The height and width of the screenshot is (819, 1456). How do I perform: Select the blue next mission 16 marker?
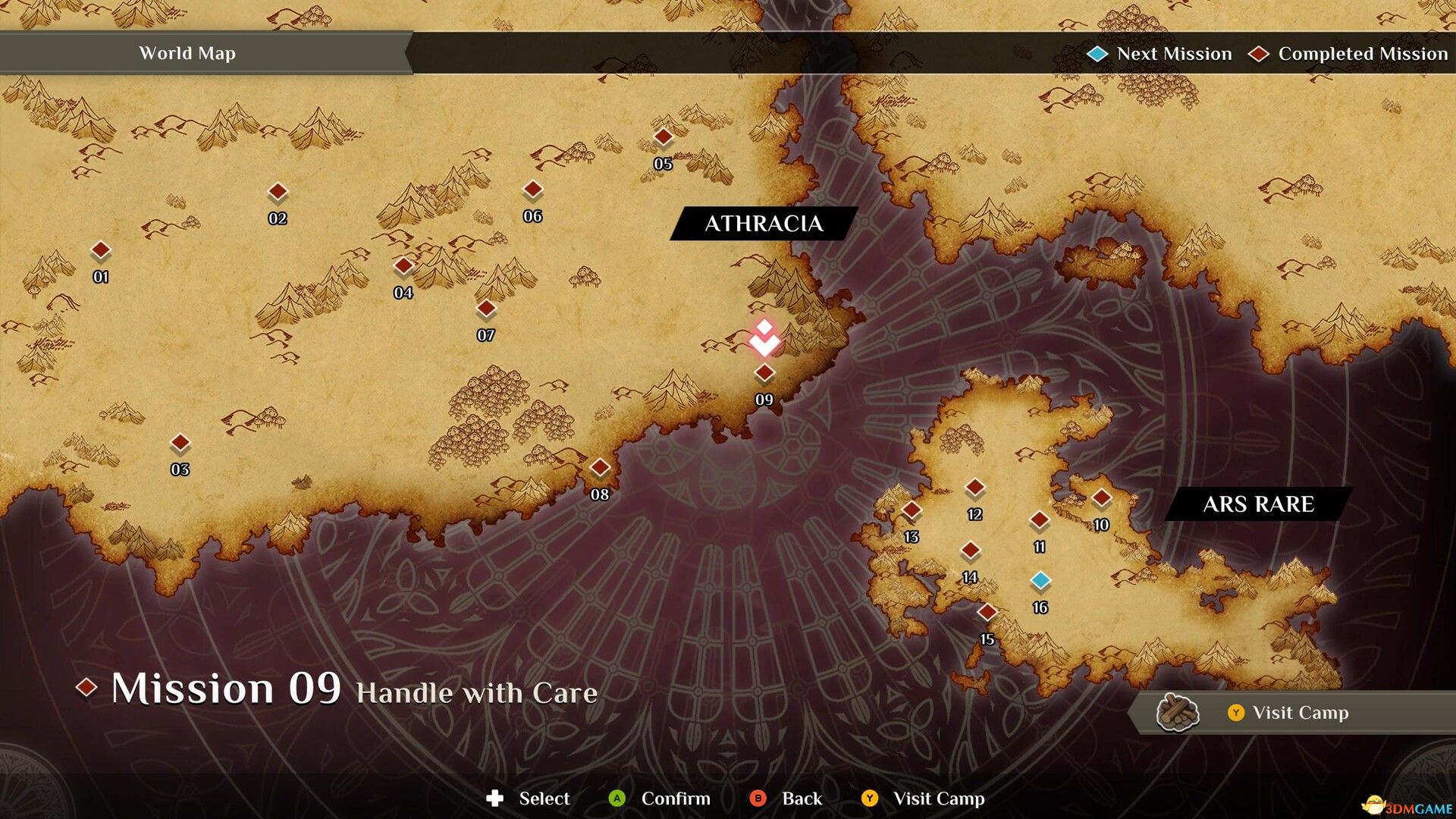(x=1040, y=581)
